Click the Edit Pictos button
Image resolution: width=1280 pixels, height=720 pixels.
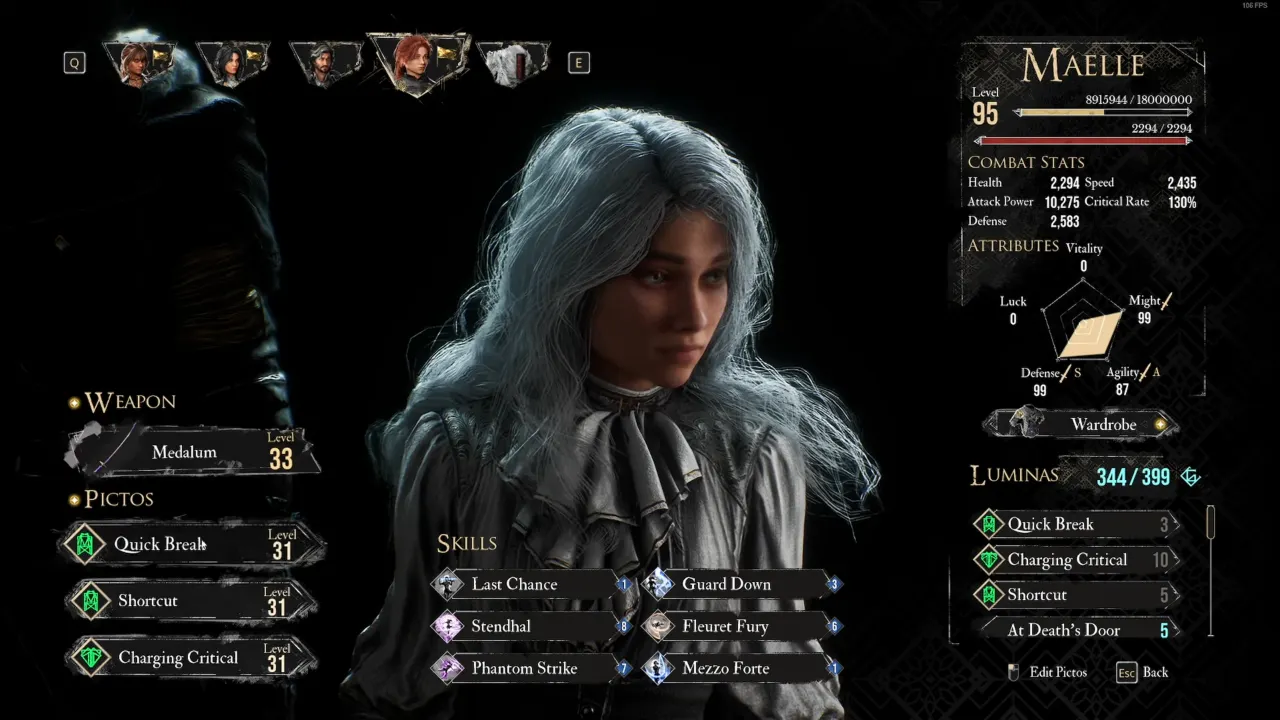(1058, 672)
